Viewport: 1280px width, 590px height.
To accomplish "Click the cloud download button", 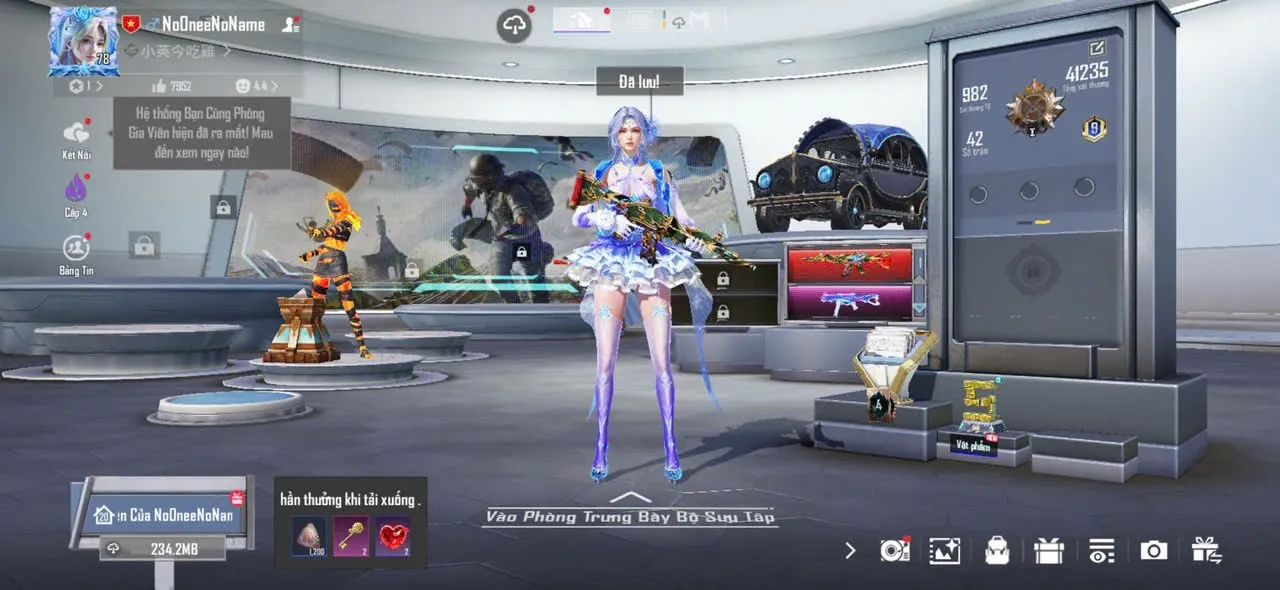I will pyautogui.click(x=514, y=26).
